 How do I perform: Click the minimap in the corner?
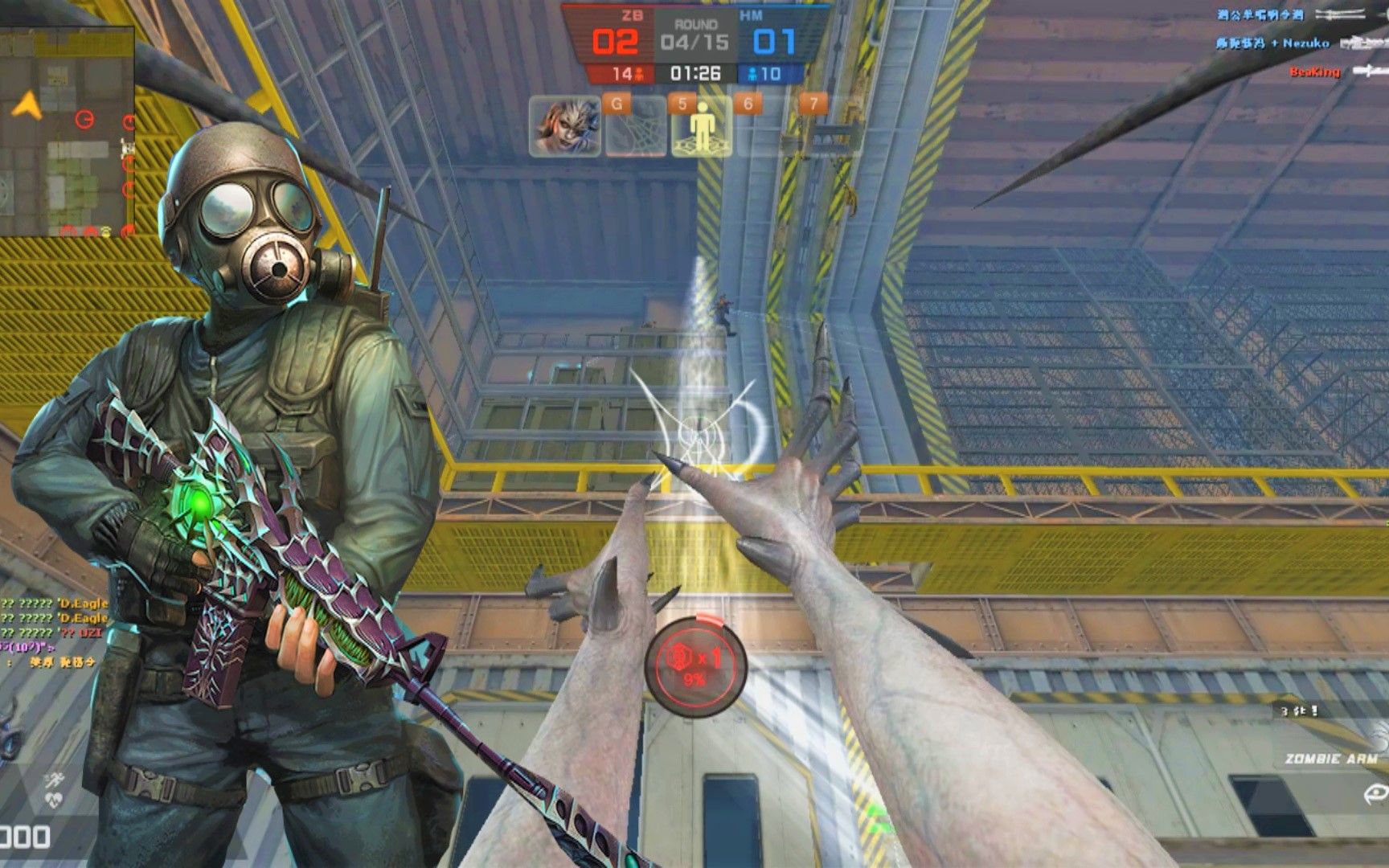(67, 131)
